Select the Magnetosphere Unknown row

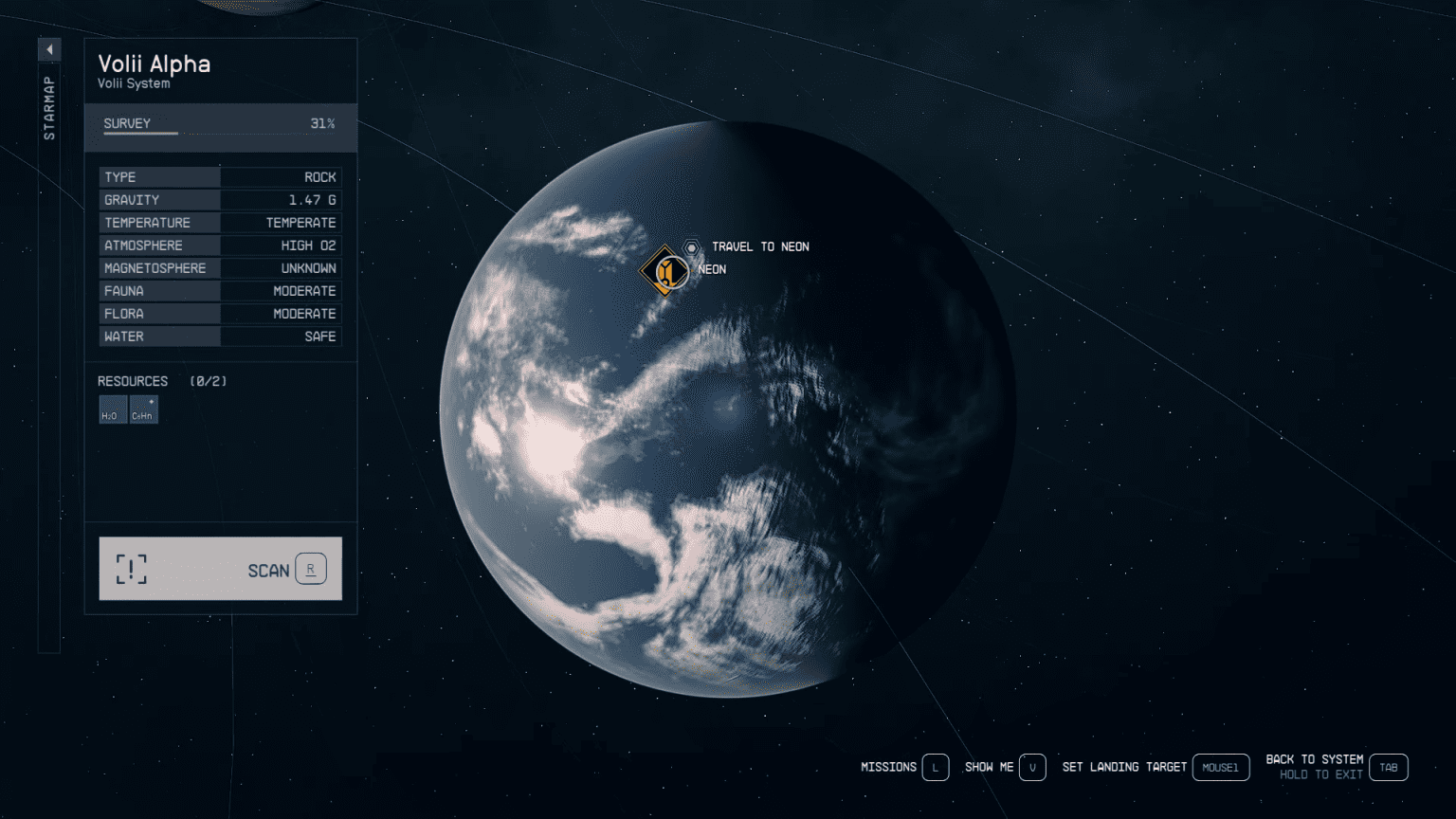click(x=220, y=267)
